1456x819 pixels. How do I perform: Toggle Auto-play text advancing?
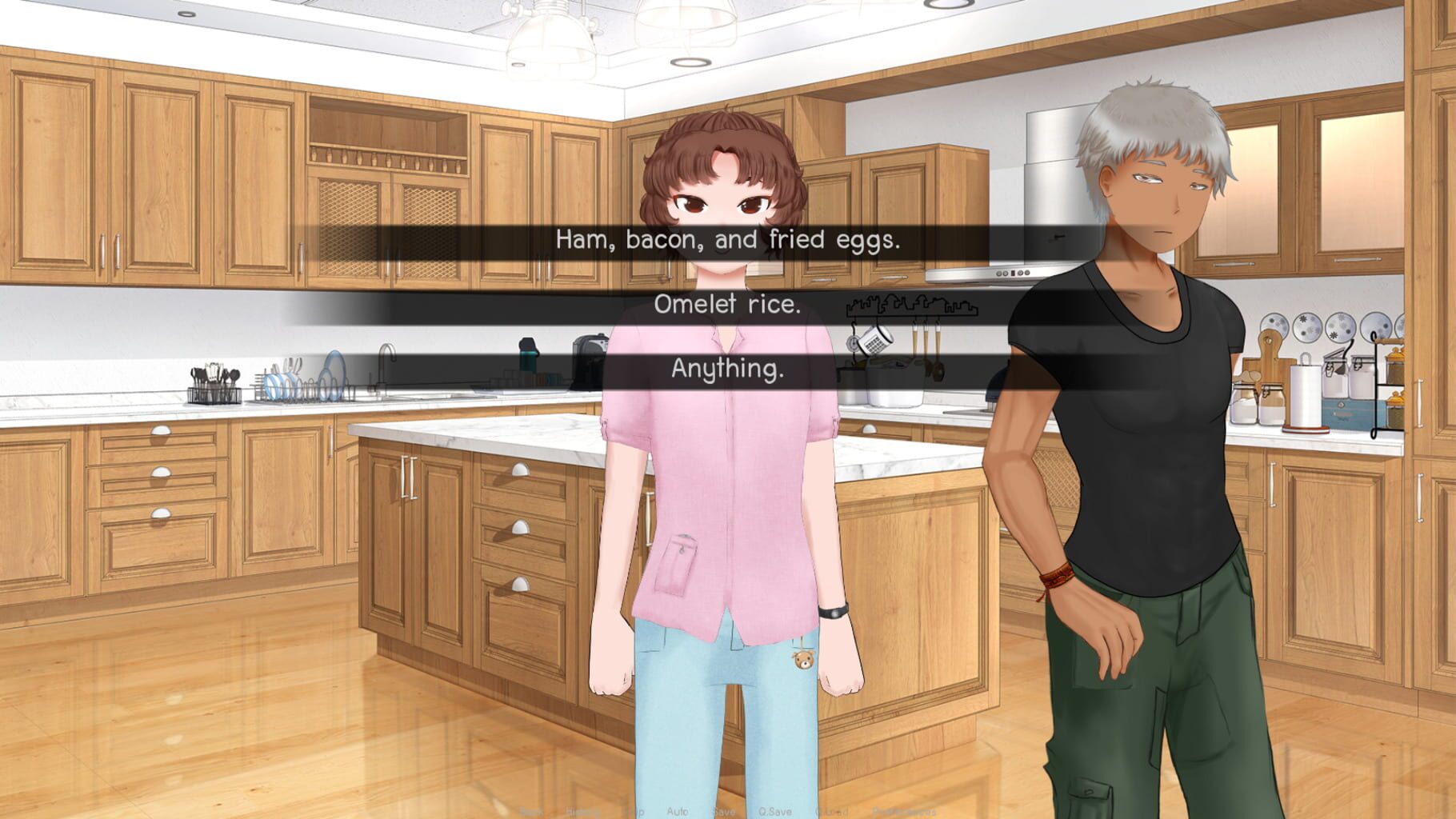(676, 810)
